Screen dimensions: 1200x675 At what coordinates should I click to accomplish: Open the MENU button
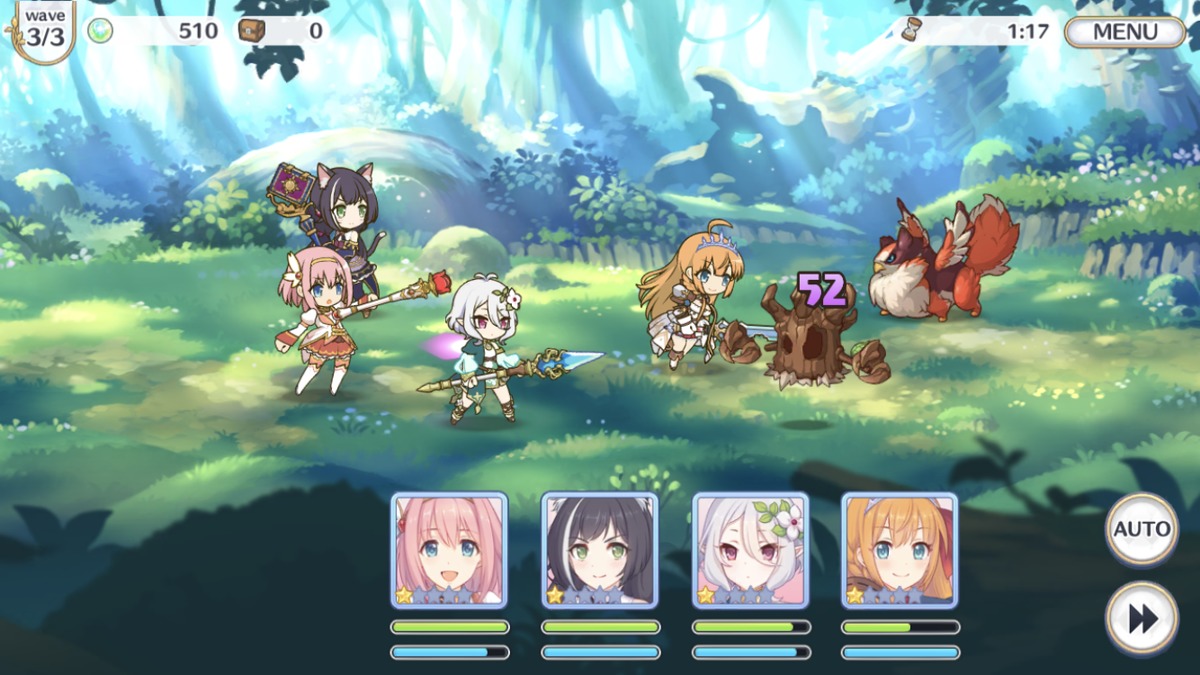[1124, 31]
